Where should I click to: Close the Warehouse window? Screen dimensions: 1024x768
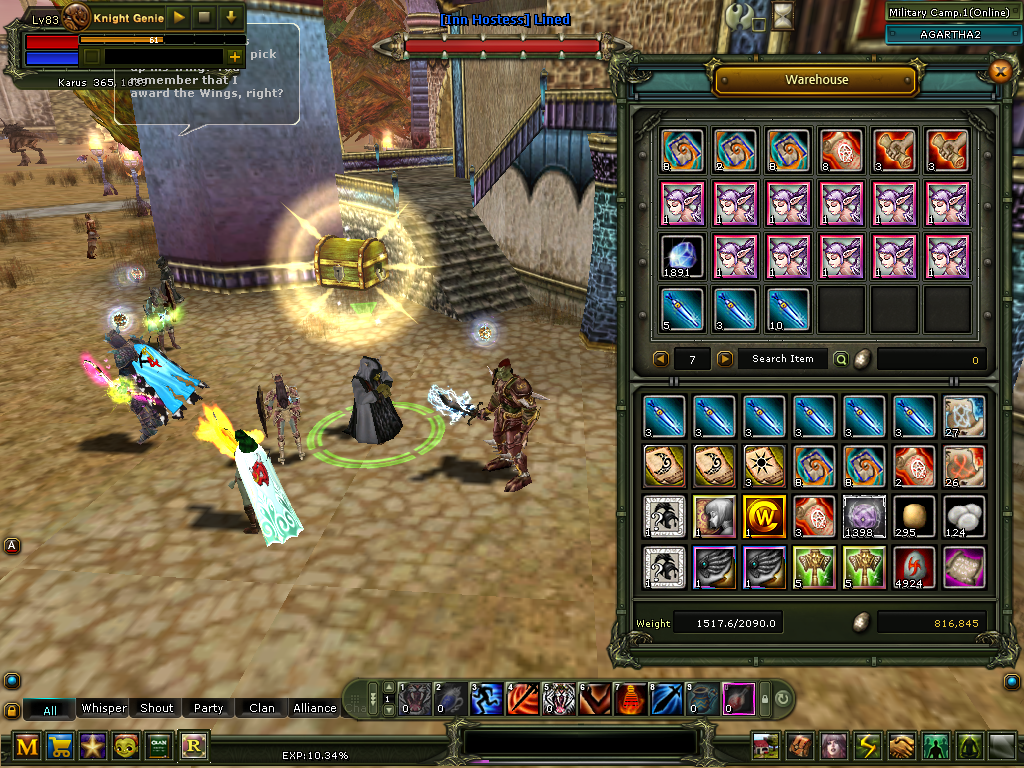click(999, 71)
